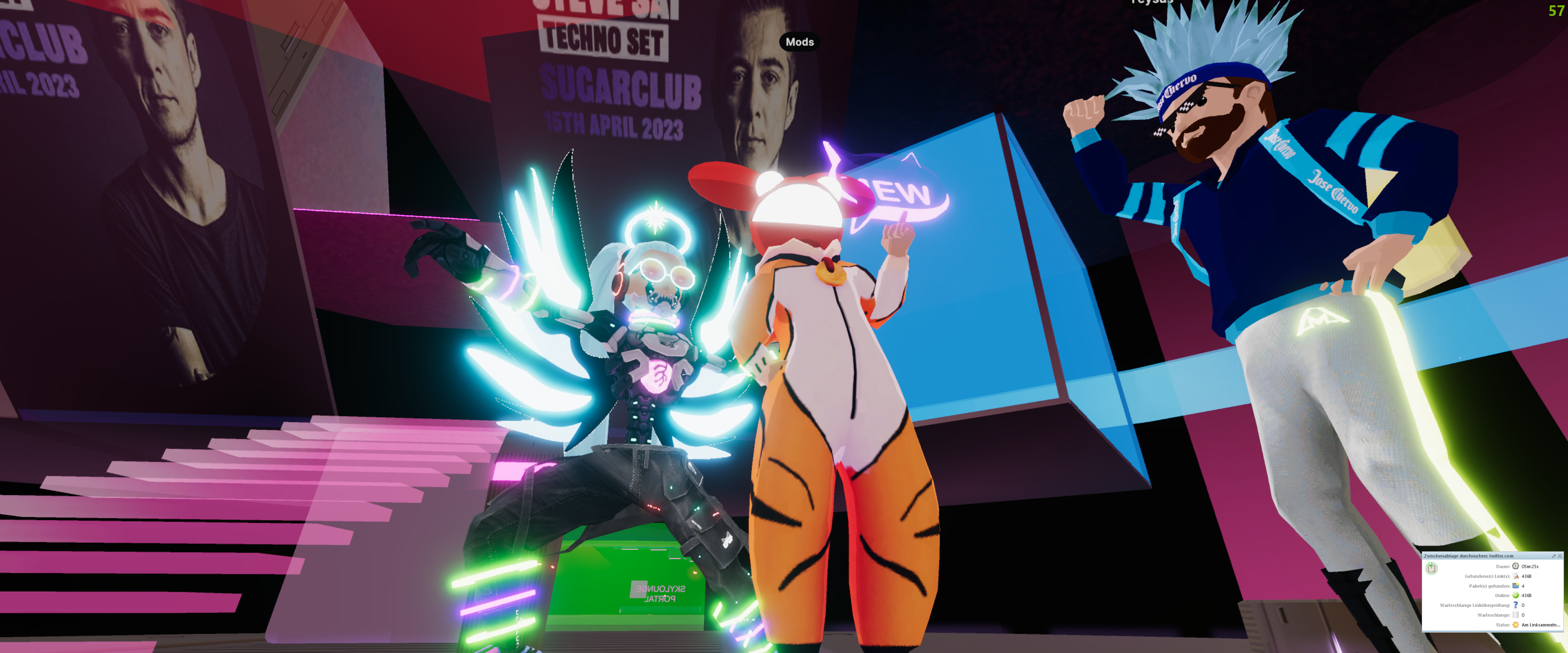Select the Mods player nameplate
1568x653 pixels.
point(799,42)
